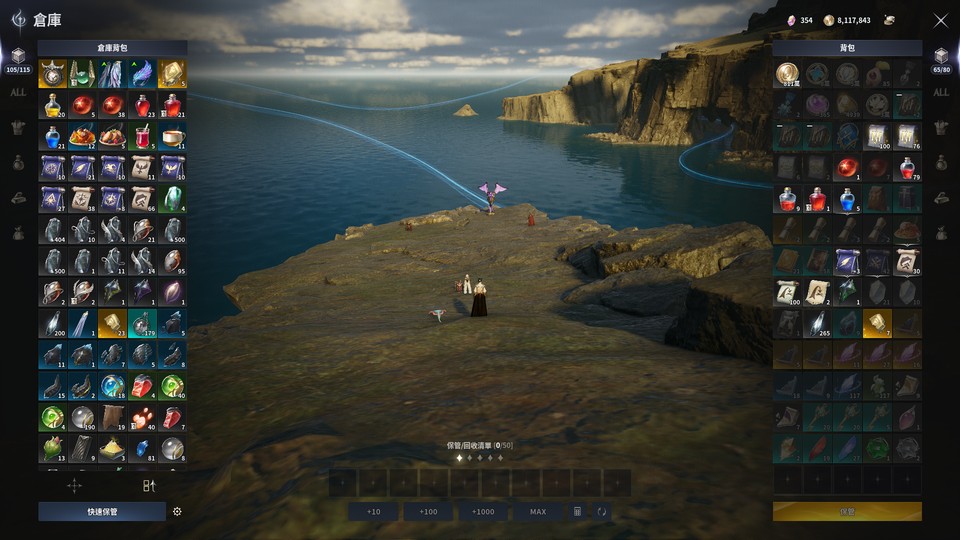Viewport: 960px width, 540px height.
Task: Click the warehouse auto-arrange crosshair icon
Action: pos(75,486)
